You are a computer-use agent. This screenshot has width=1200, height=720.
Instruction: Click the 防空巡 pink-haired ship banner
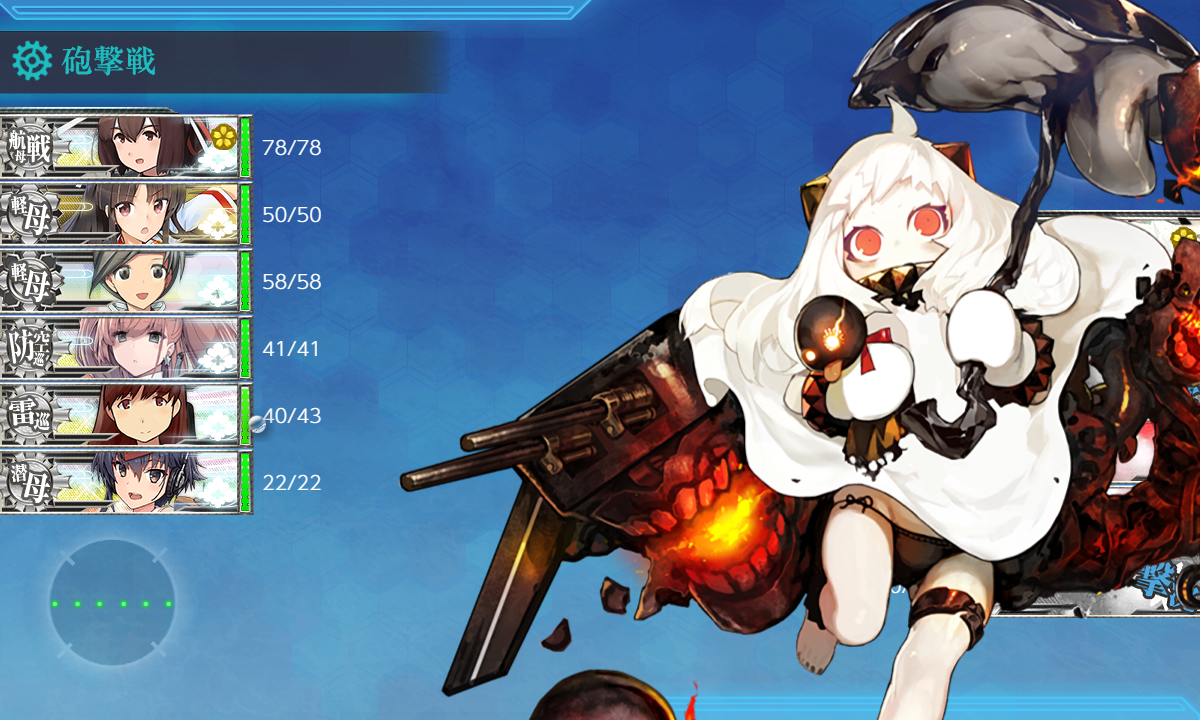tap(125, 348)
